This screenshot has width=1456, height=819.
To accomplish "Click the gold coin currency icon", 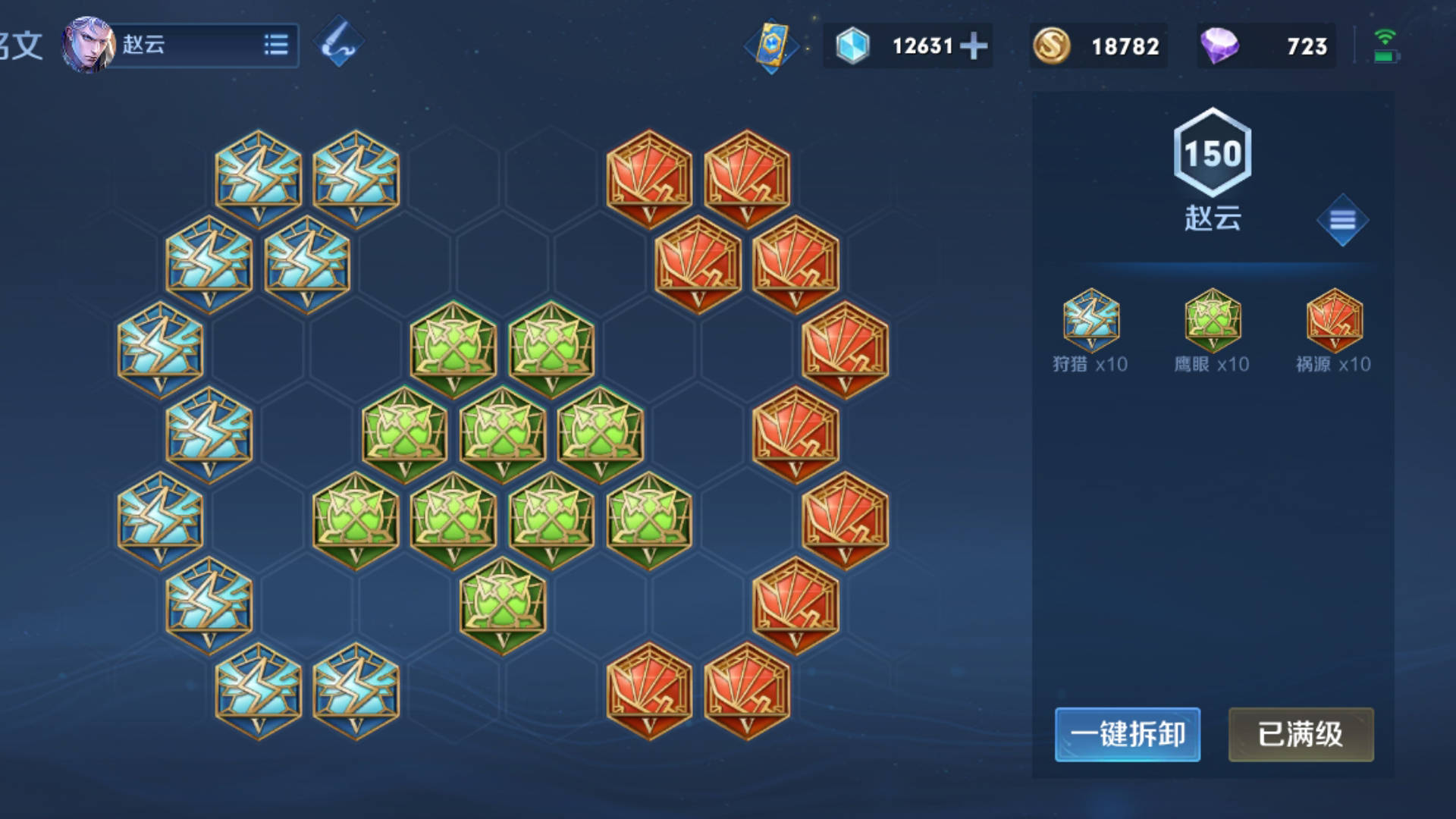I will [1052, 46].
